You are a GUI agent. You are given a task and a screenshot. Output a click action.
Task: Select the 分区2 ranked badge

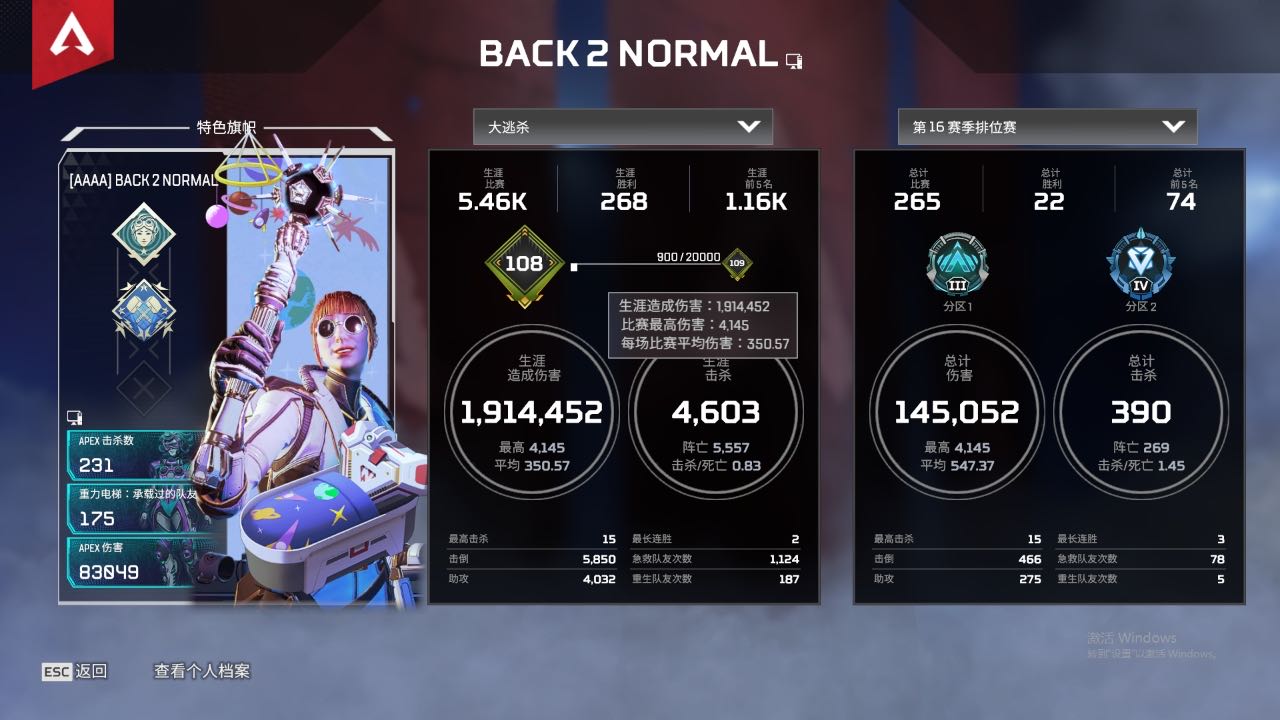click(x=1140, y=262)
